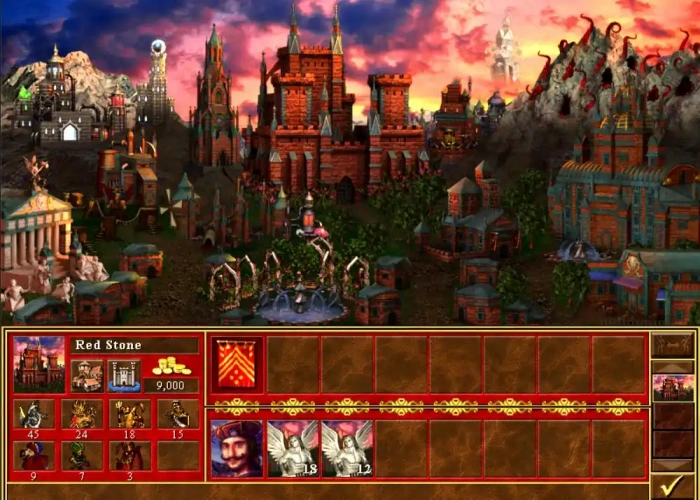The image size is (700, 500).
Task: Select the creature icon showing 15 available
Action: (177, 415)
